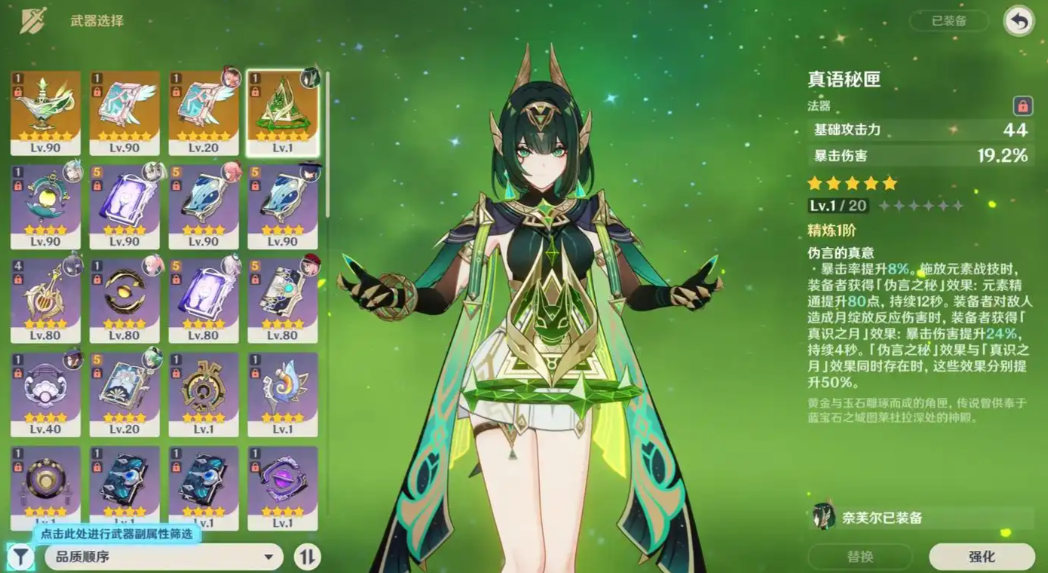
Task: Select the selected green pyramid catalyst Lv.1
Action: (282, 112)
